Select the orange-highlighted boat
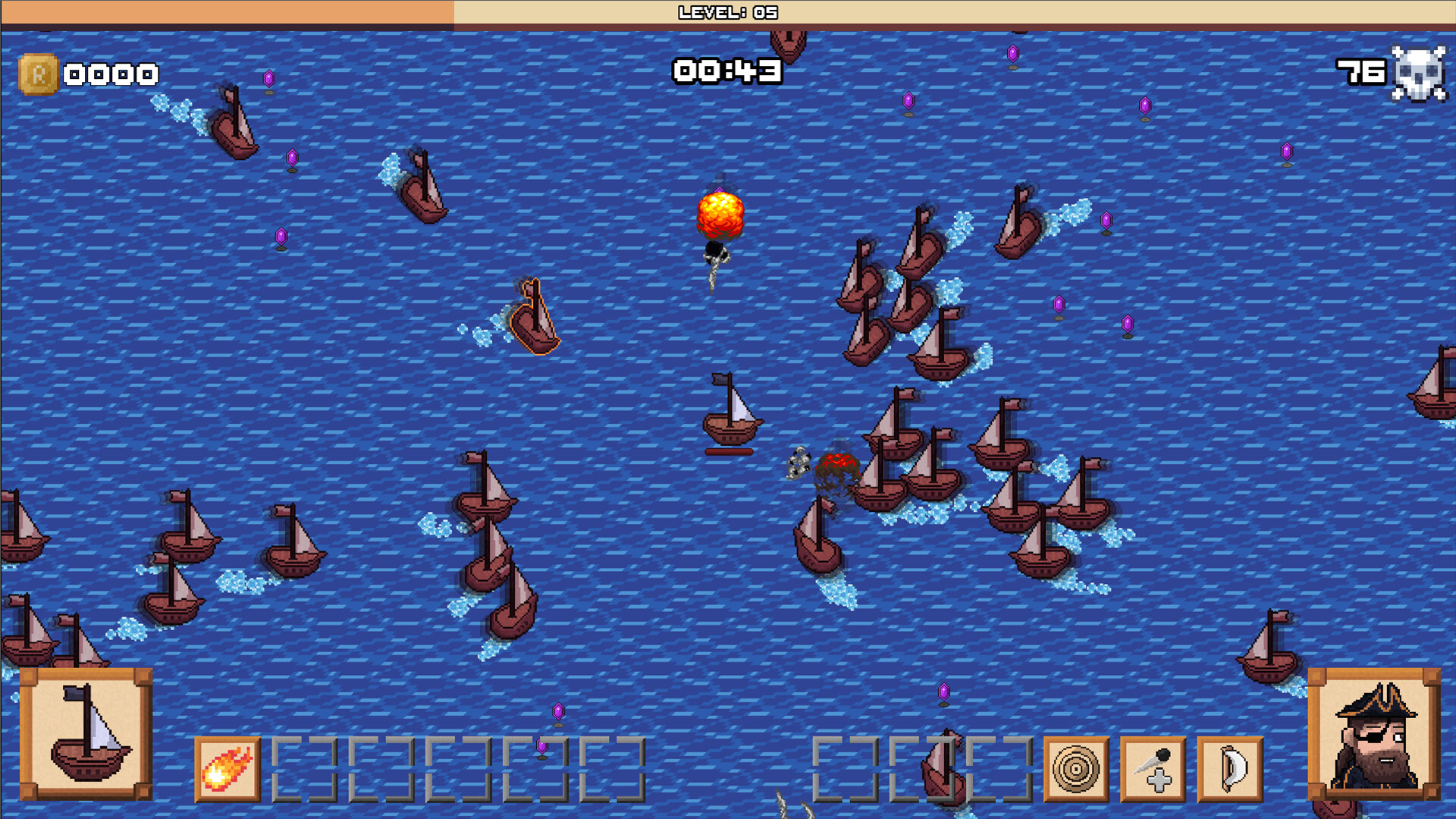This screenshot has height=819, width=1456. [536, 317]
